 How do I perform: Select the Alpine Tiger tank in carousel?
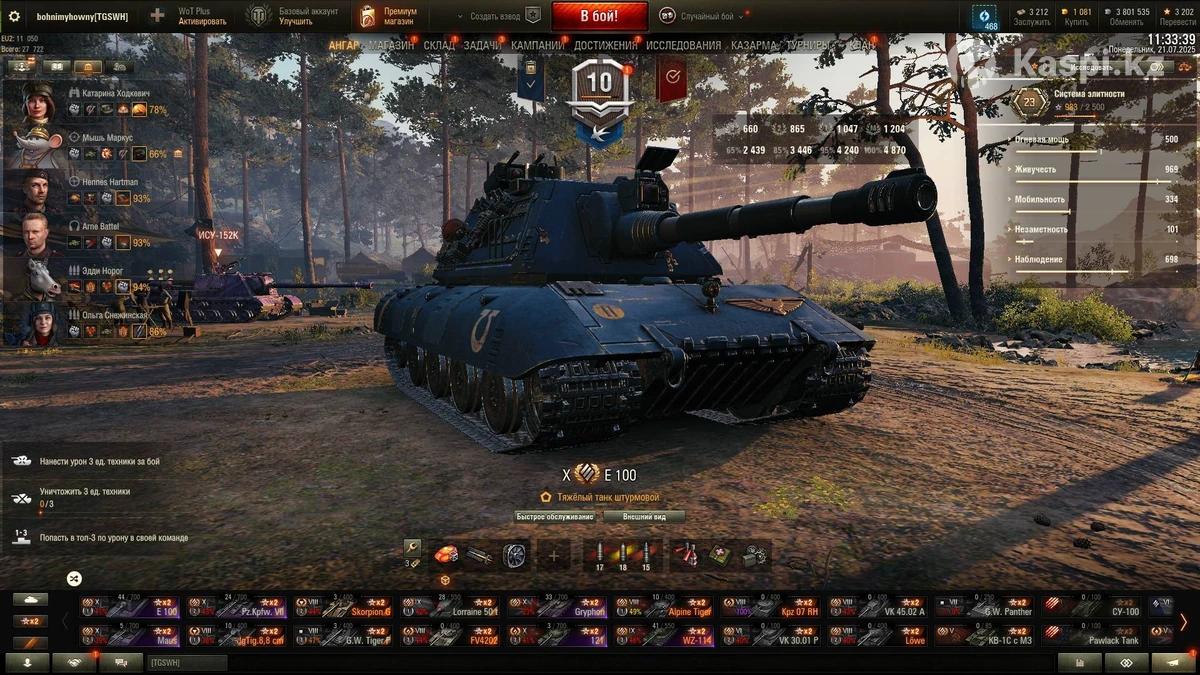pyautogui.click(x=661, y=606)
